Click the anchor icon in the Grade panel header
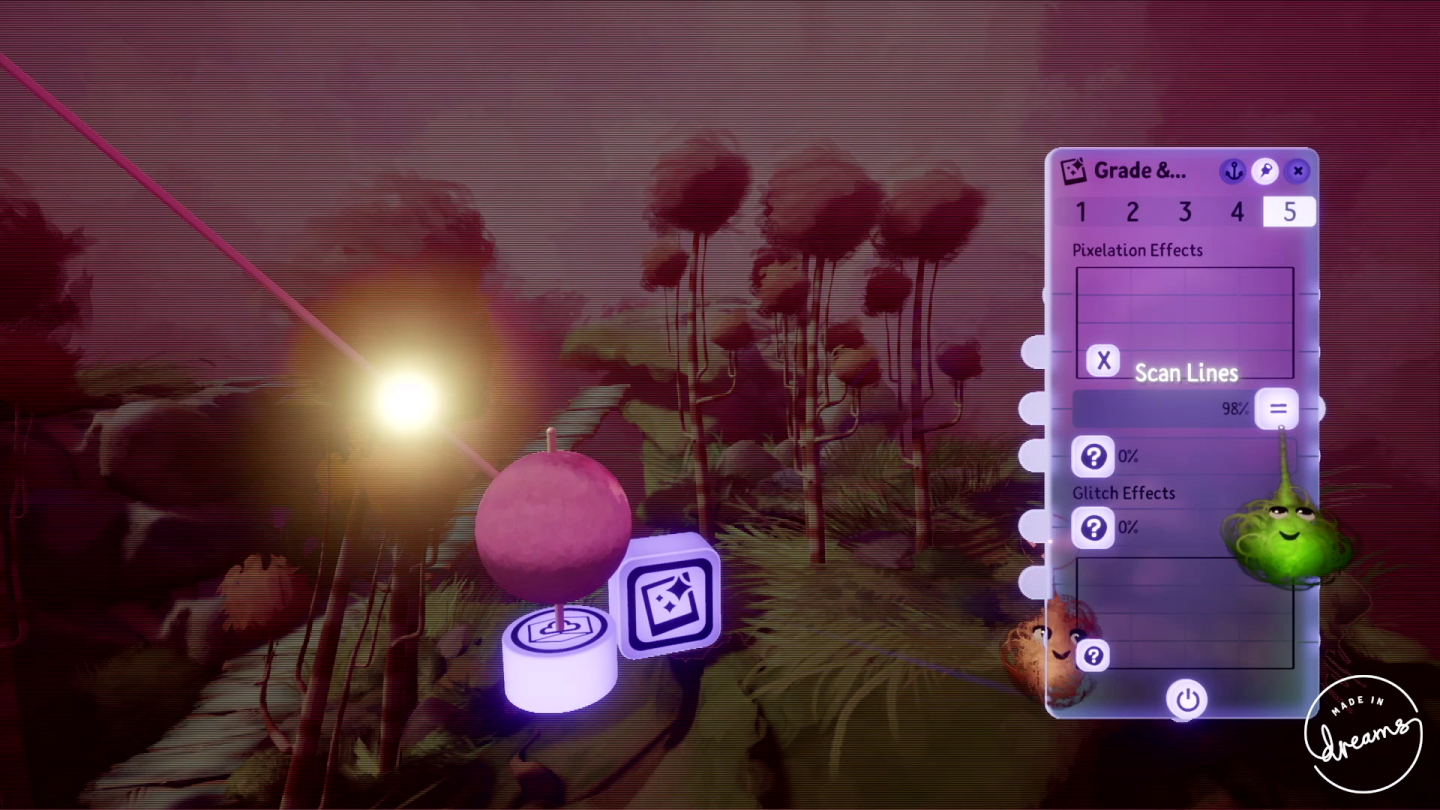The height and width of the screenshot is (810, 1440). (x=1233, y=171)
